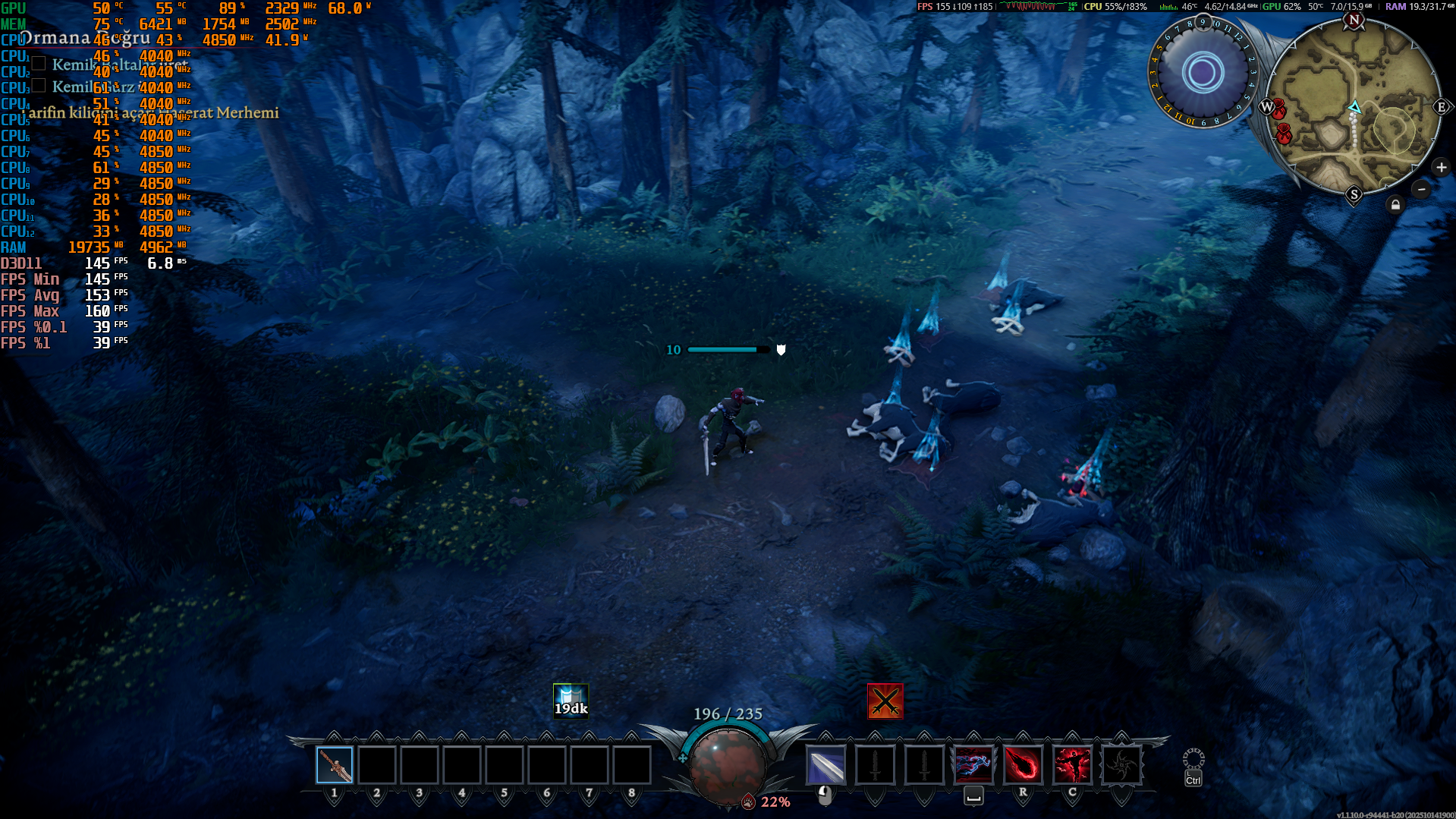This screenshot has height=819, width=1456.
Task: Open the Ormana quest tracker title
Action: pyautogui.click(x=83, y=39)
